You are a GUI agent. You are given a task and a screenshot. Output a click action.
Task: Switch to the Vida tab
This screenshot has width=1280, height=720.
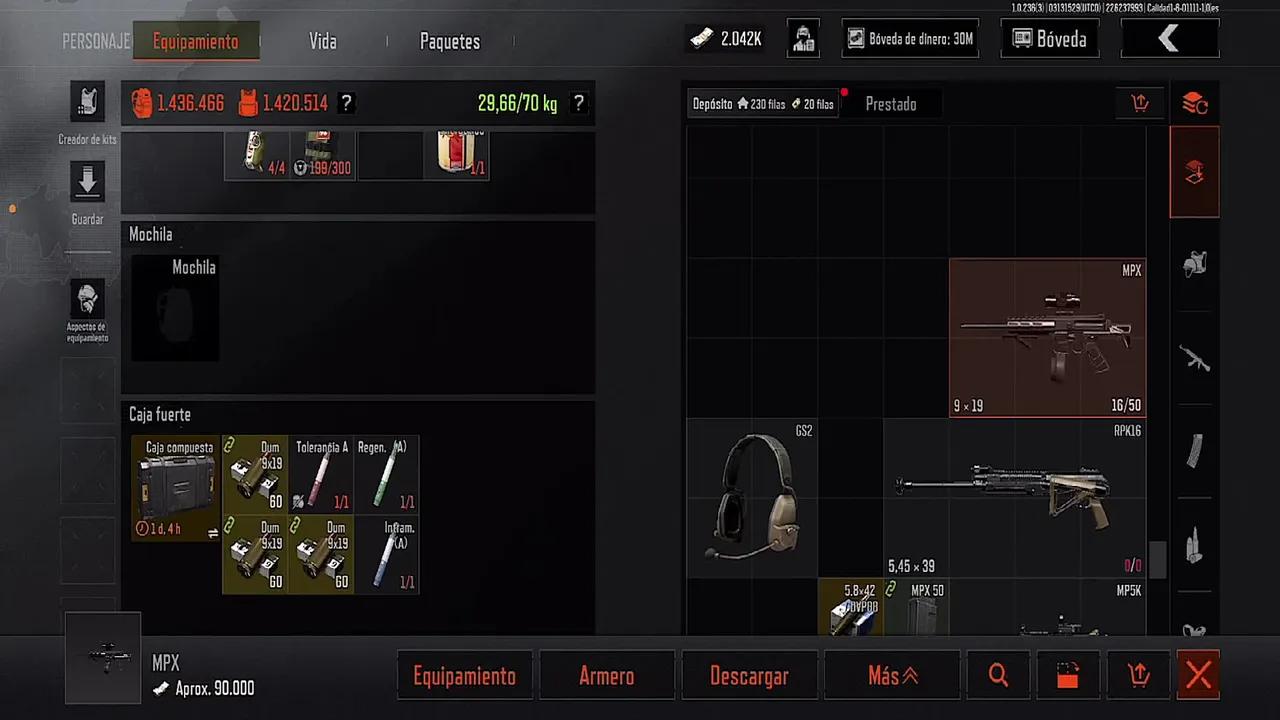pos(322,42)
